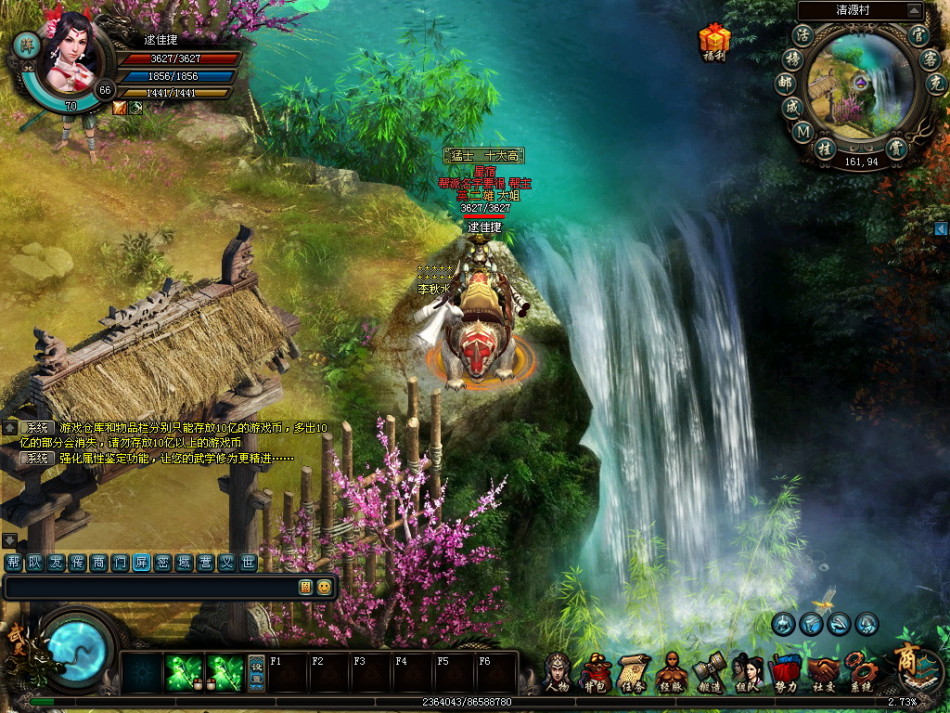Open the 经脉 meridians menu
Image resolution: width=950 pixels, height=713 pixels.
[x=672, y=673]
